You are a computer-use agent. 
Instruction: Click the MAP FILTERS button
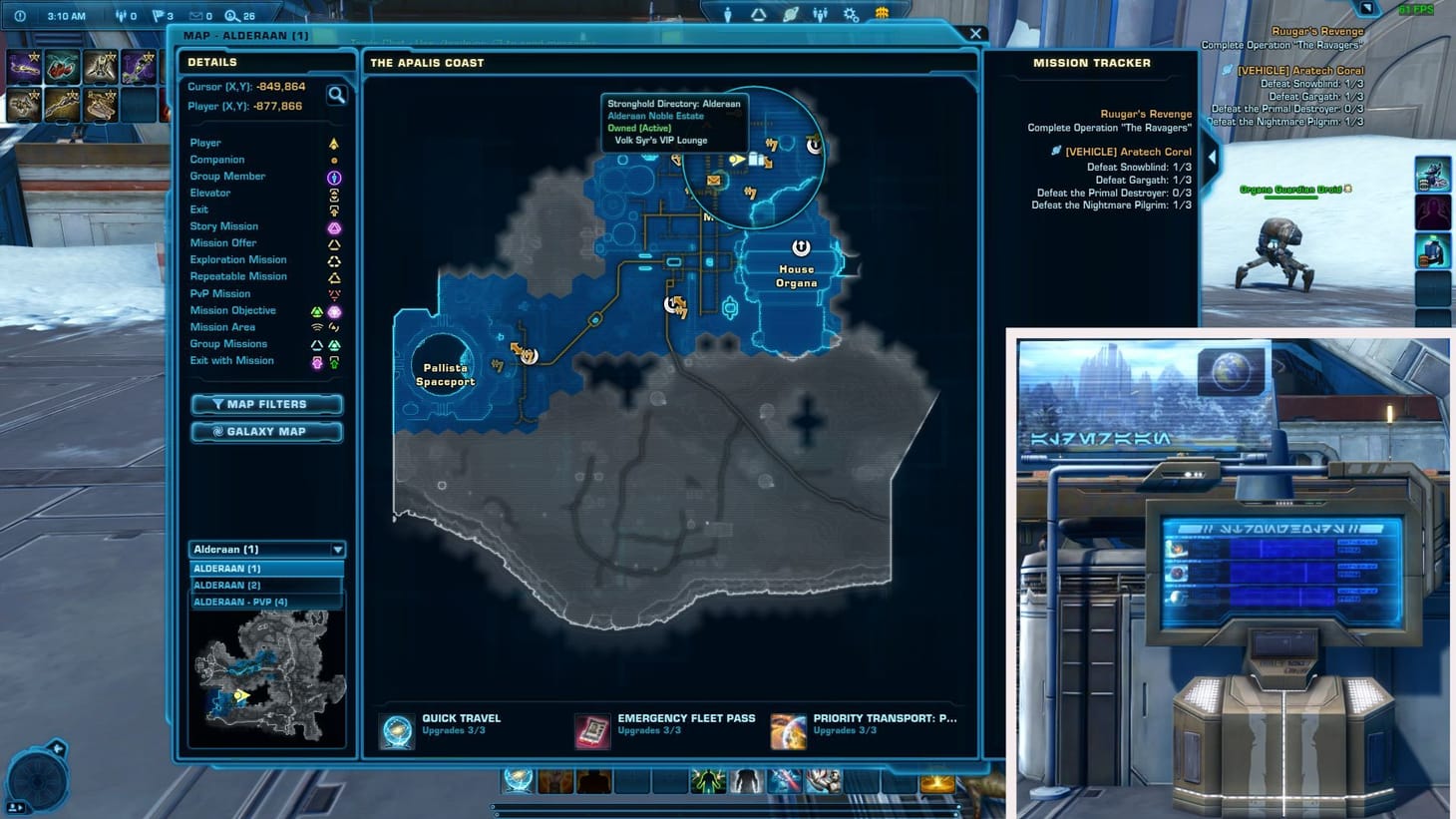tap(266, 404)
